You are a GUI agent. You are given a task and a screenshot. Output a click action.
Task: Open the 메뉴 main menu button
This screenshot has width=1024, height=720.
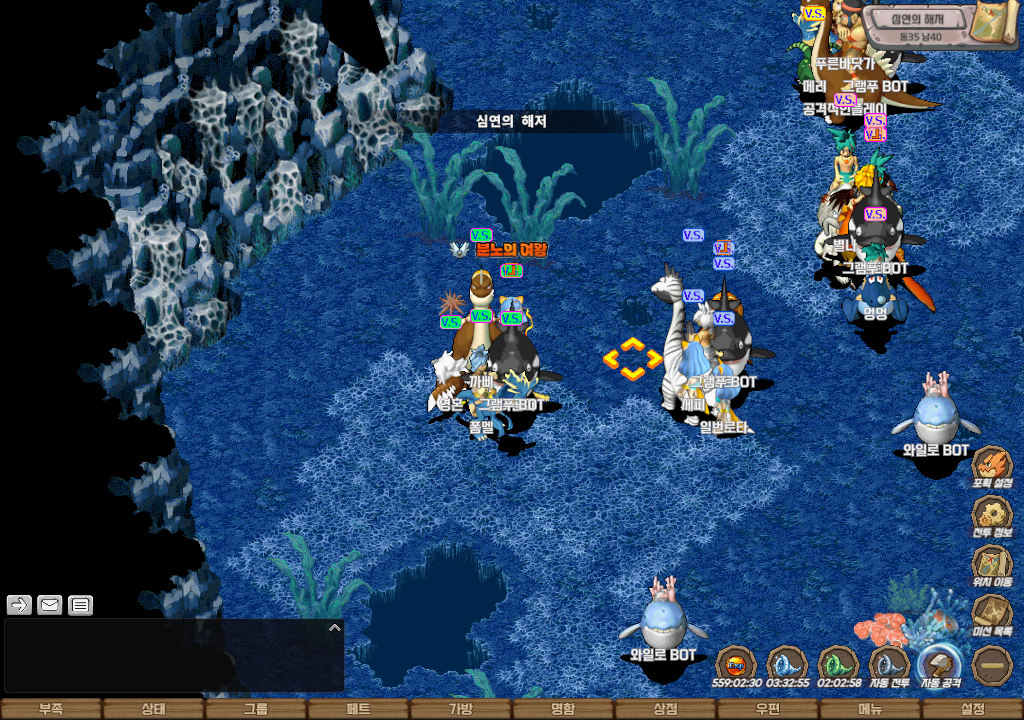click(x=870, y=709)
